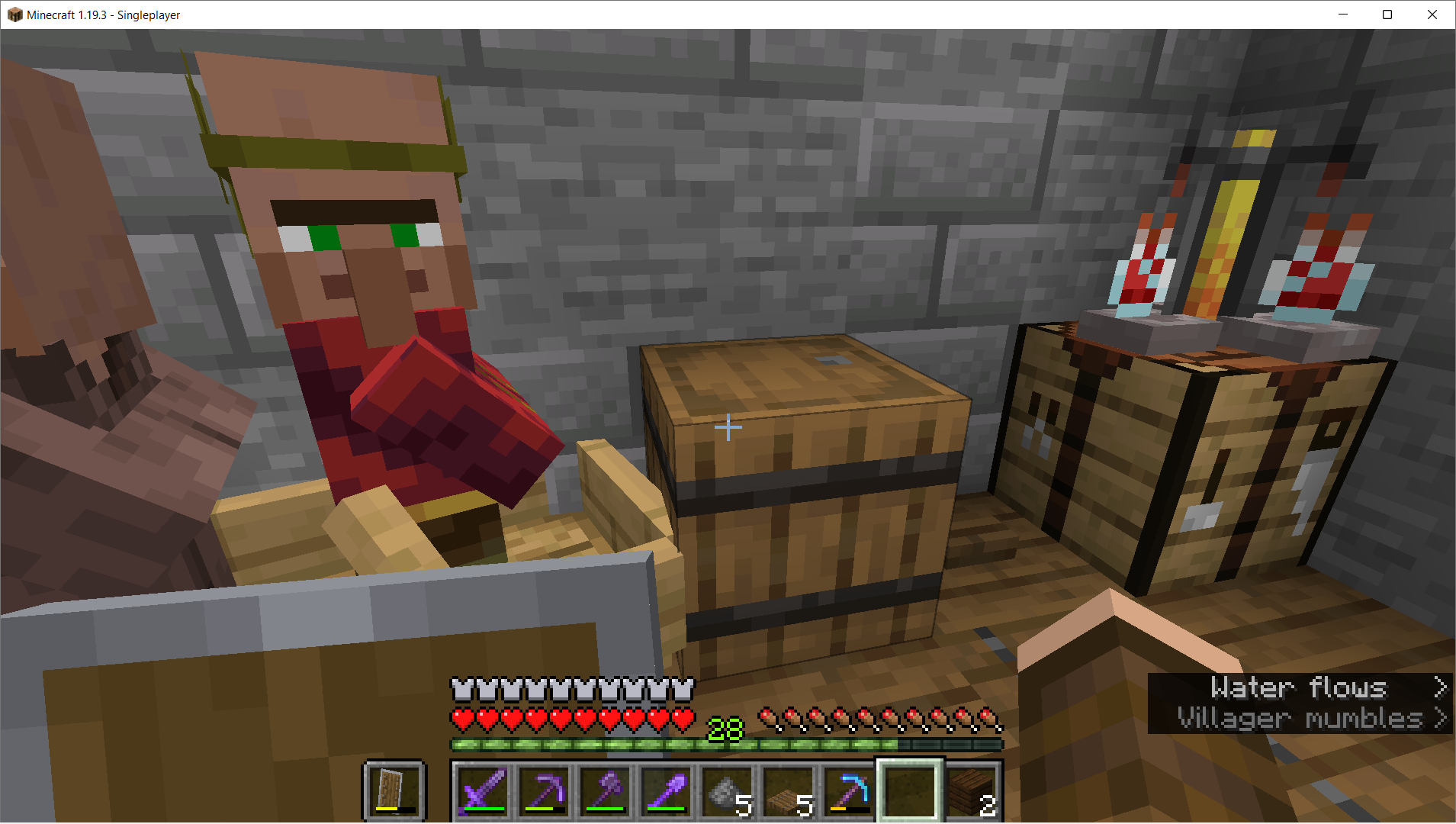Click the 'Villager mumbles' subtitle entry

tap(1300, 718)
